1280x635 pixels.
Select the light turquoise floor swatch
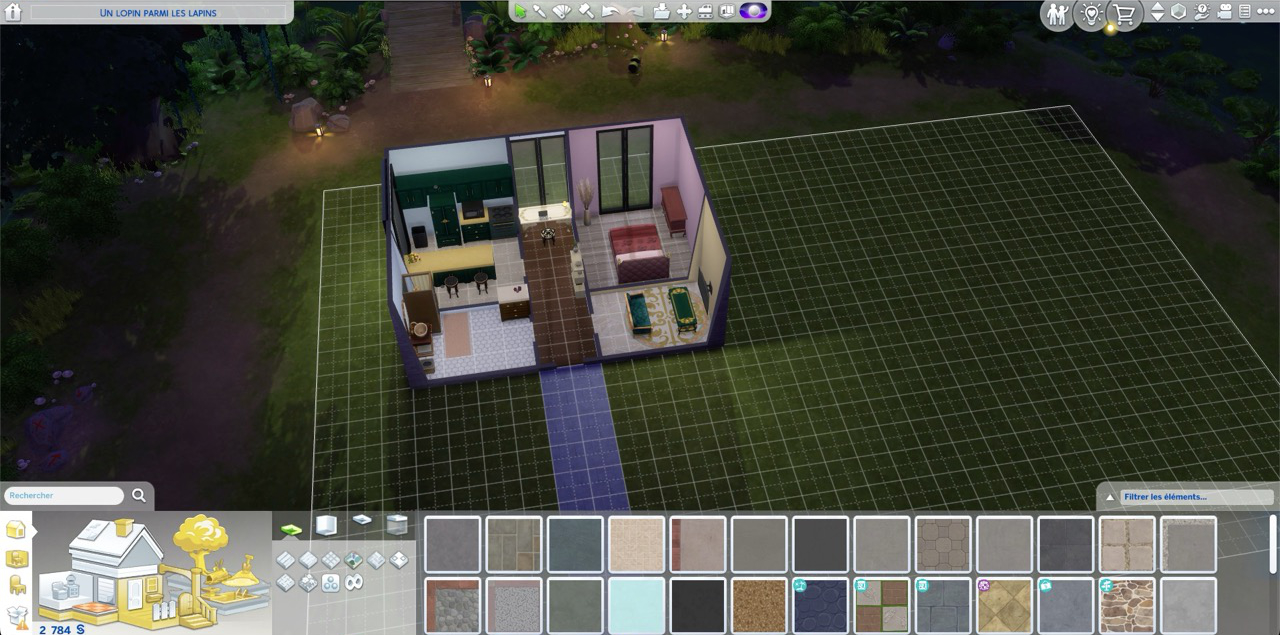[636, 605]
